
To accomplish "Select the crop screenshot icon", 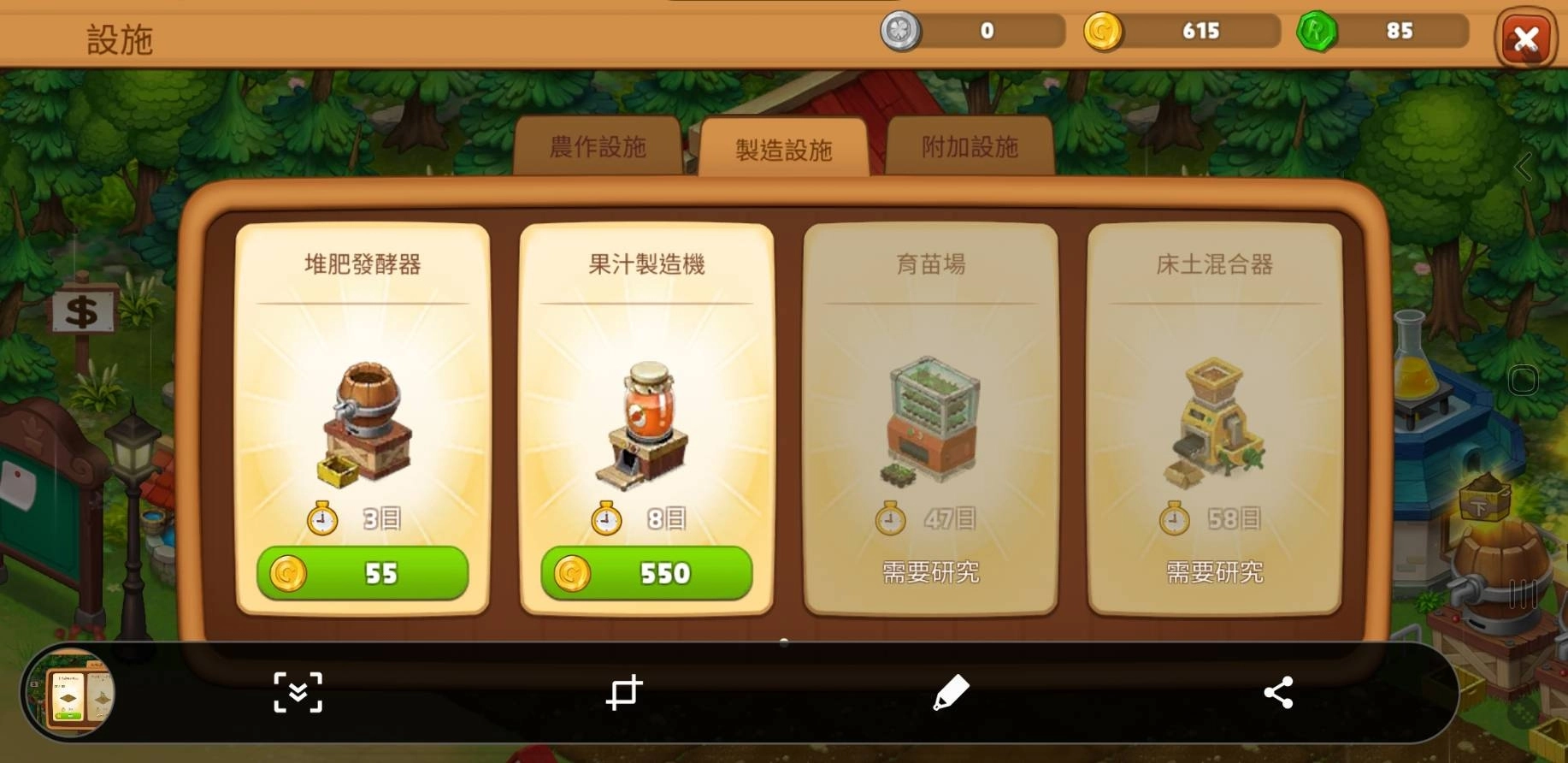I will click(x=625, y=693).
